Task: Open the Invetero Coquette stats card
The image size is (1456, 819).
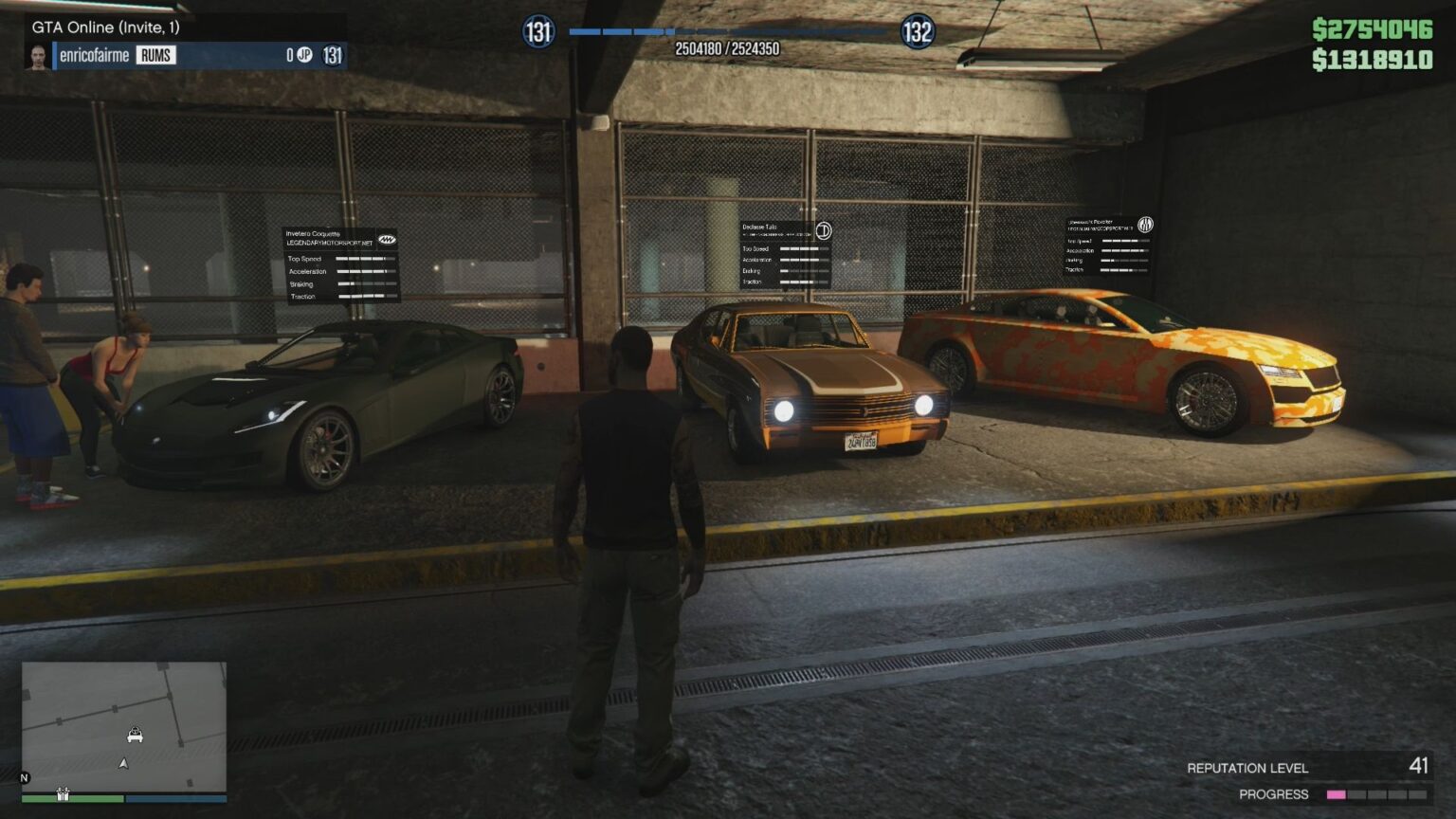Action: (x=341, y=265)
